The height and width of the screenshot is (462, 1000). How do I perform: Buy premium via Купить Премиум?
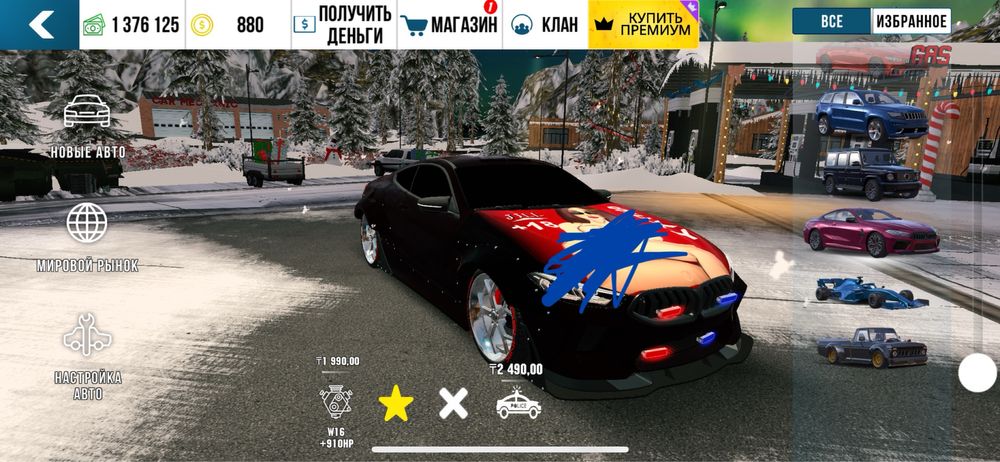643,25
